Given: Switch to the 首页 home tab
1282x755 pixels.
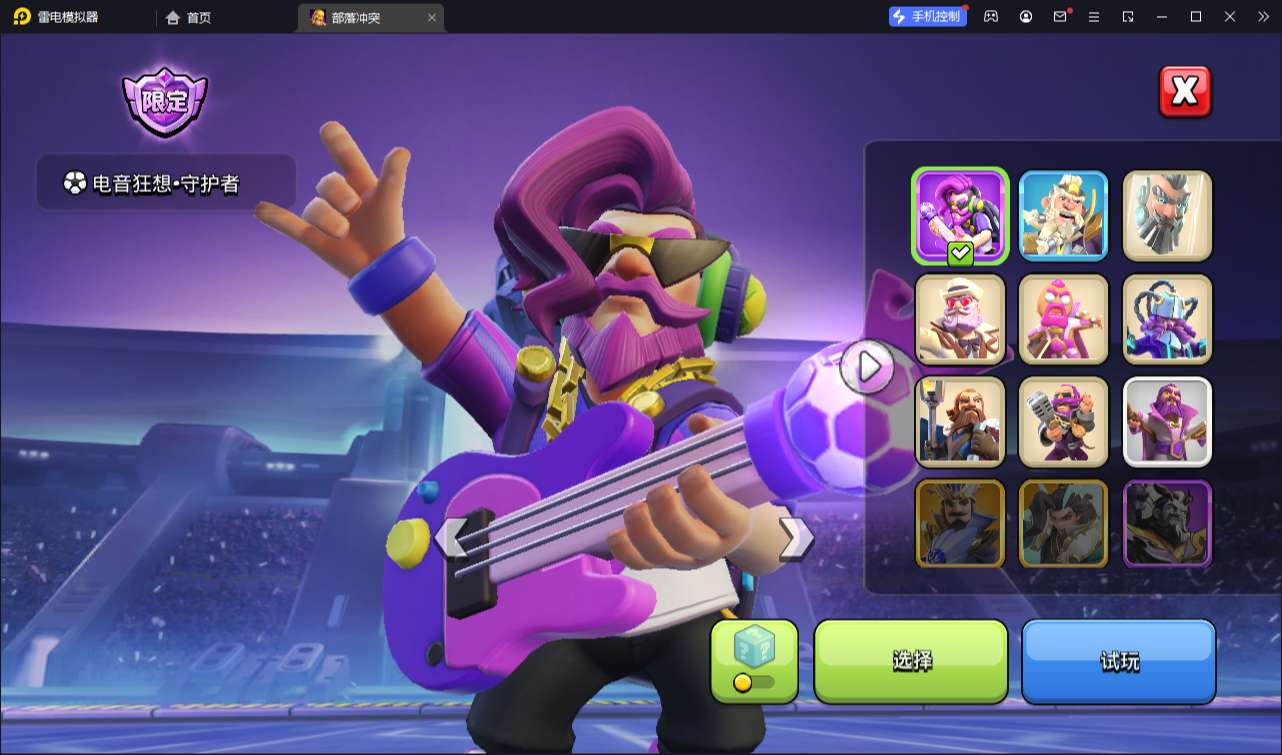Looking at the screenshot, I should point(189,17).
